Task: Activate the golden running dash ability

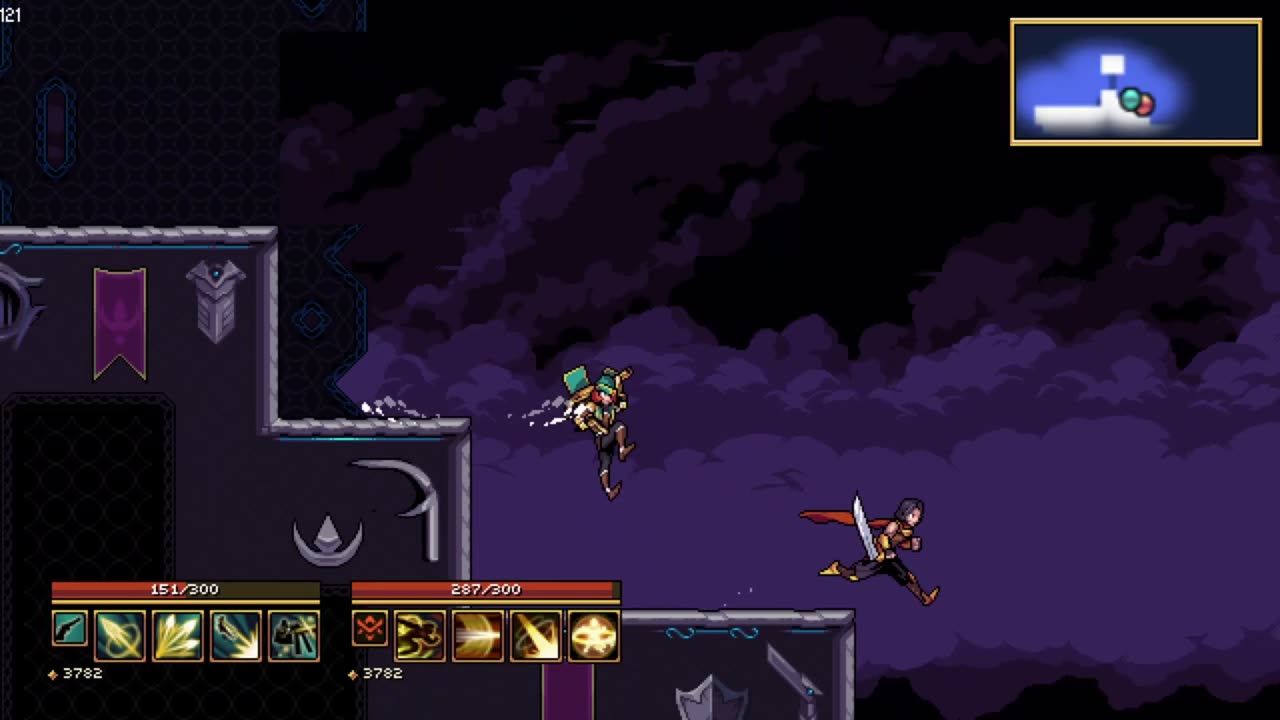Action: (x=420, y=636)
